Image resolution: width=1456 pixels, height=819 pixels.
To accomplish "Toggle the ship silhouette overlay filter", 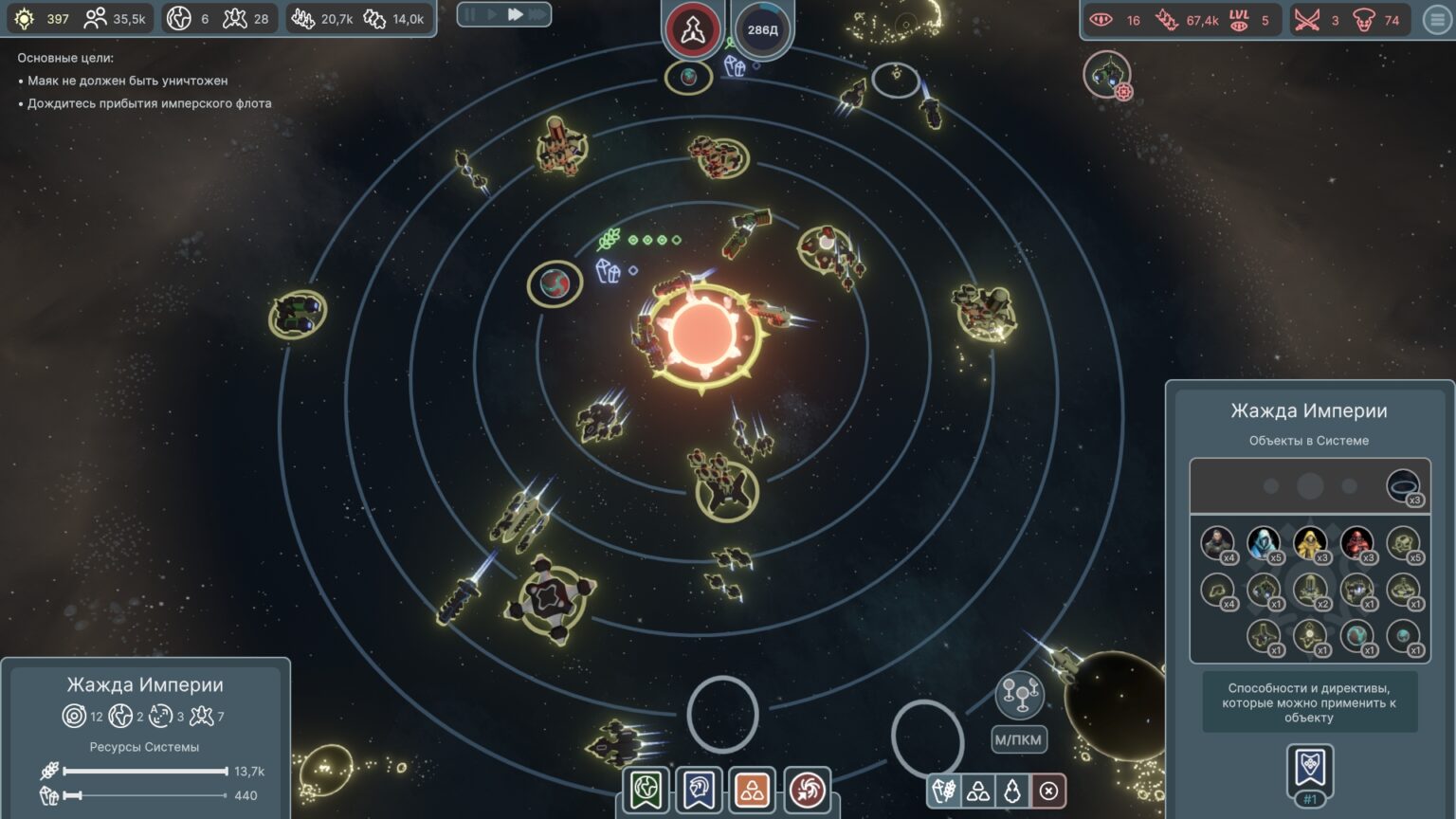I will tap(1012, 791).
